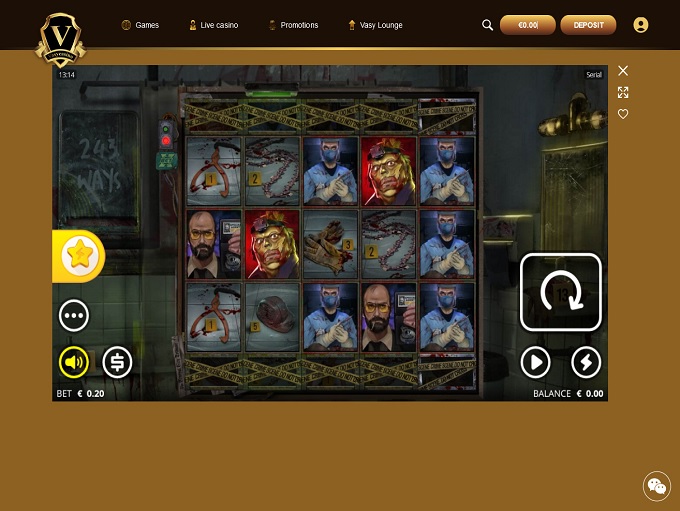Viewport: 680px width, 511px height.
Task: Open the yellow star bonus feature
Action: (x=77, y=256)
